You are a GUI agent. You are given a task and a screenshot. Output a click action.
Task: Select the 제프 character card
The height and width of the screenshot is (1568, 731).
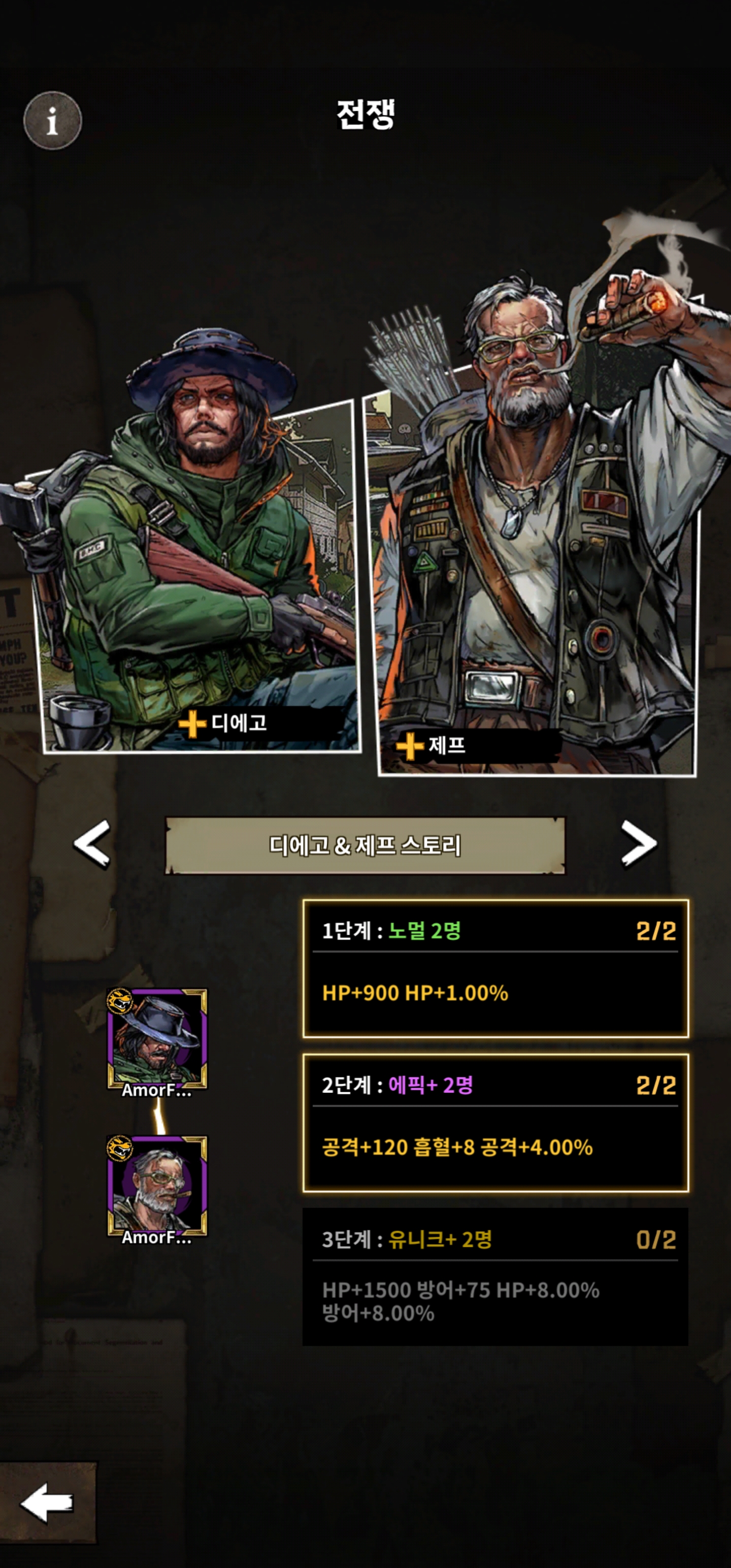(536, 578)
